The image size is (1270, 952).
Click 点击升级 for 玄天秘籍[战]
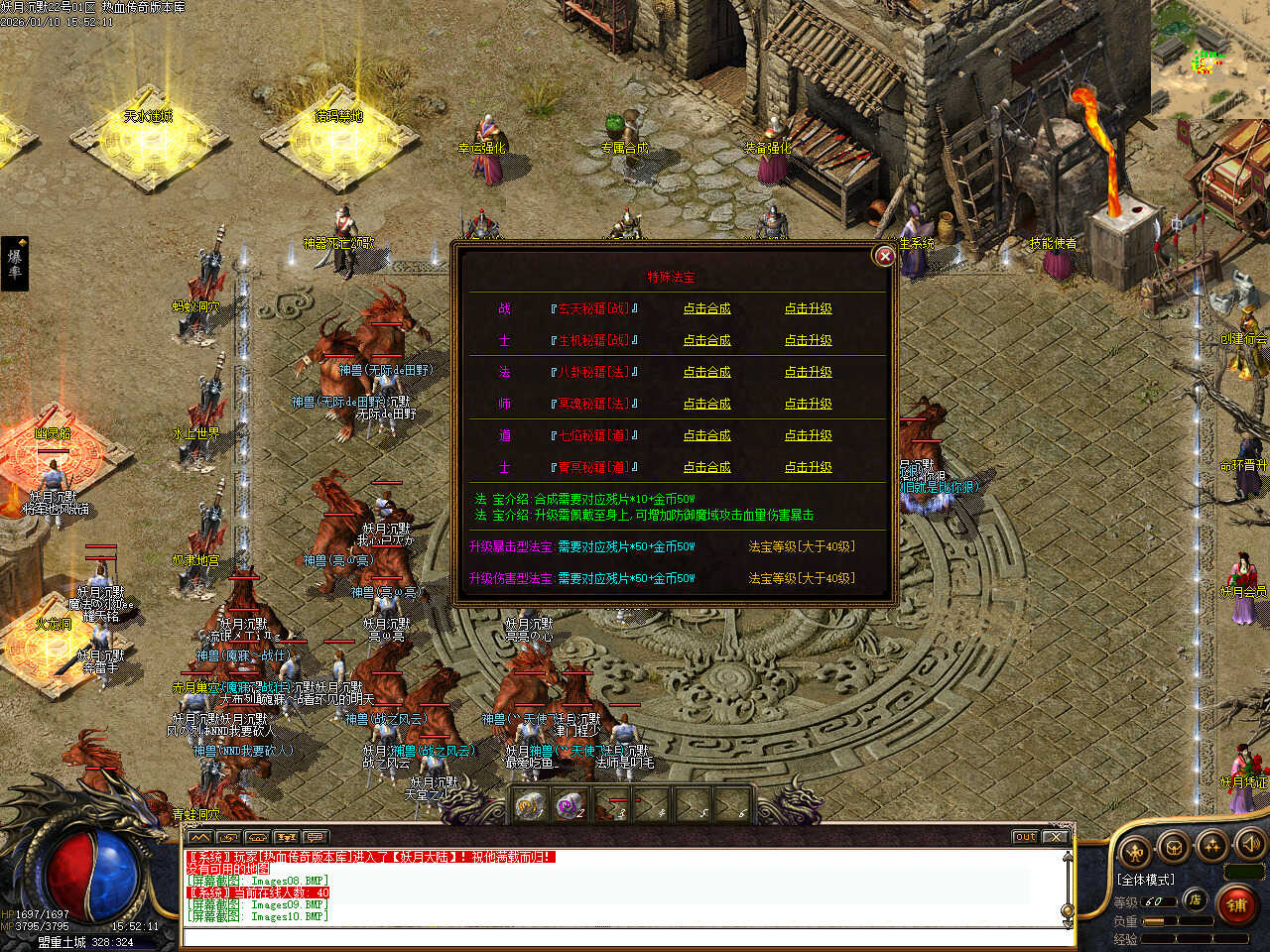[808, 308]
